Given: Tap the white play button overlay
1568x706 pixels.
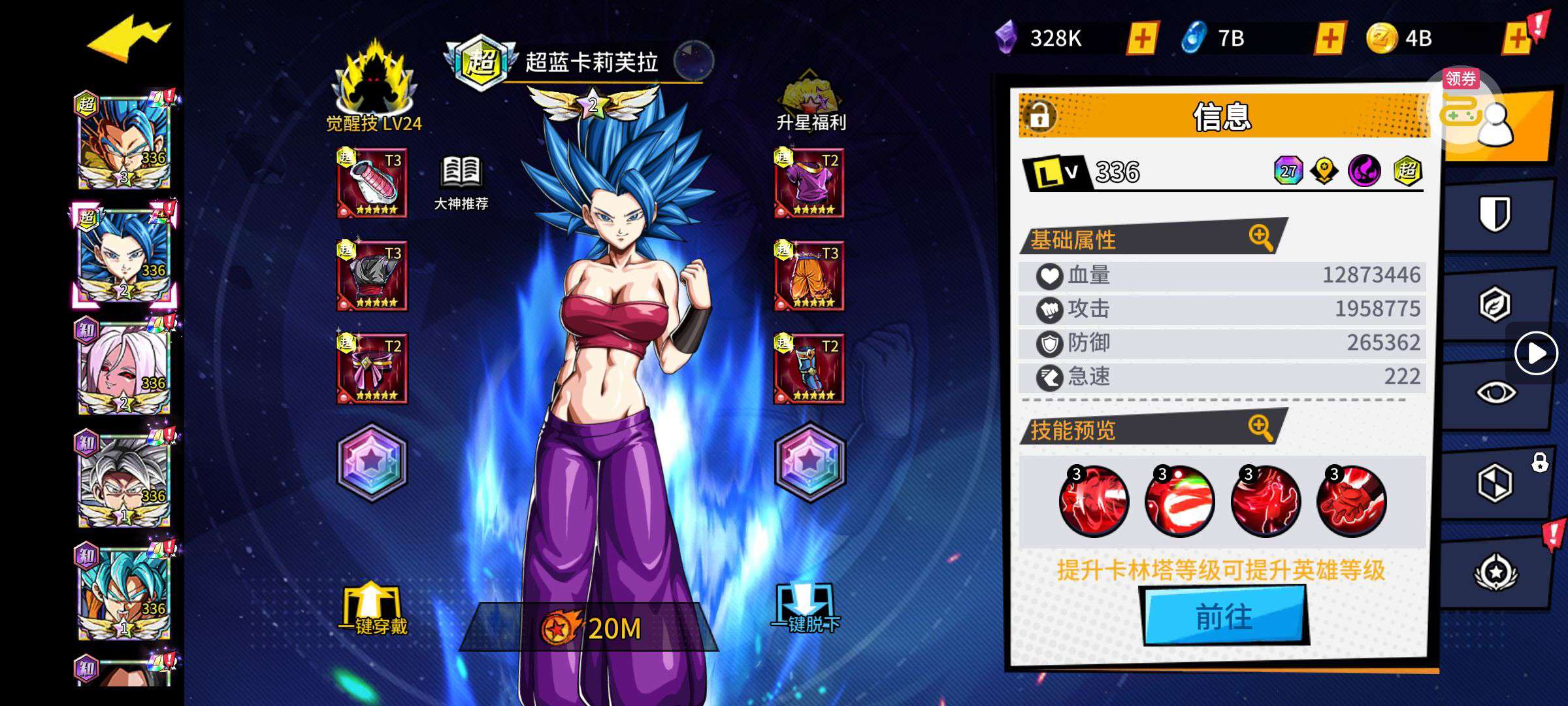Looking at the screenshot, I should tap(1535, 354).
